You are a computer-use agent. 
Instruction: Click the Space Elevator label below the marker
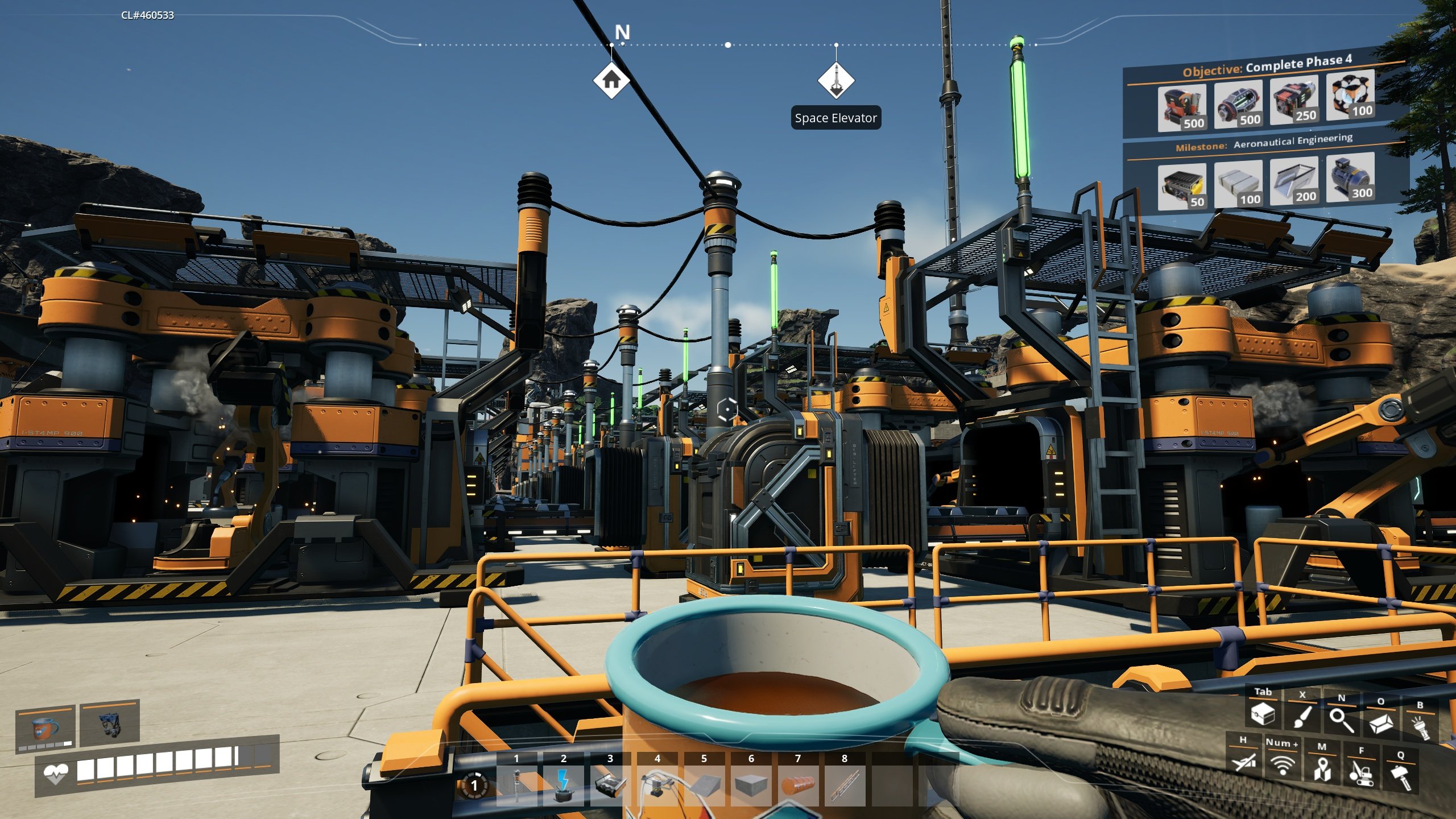(x=836, y=119)
